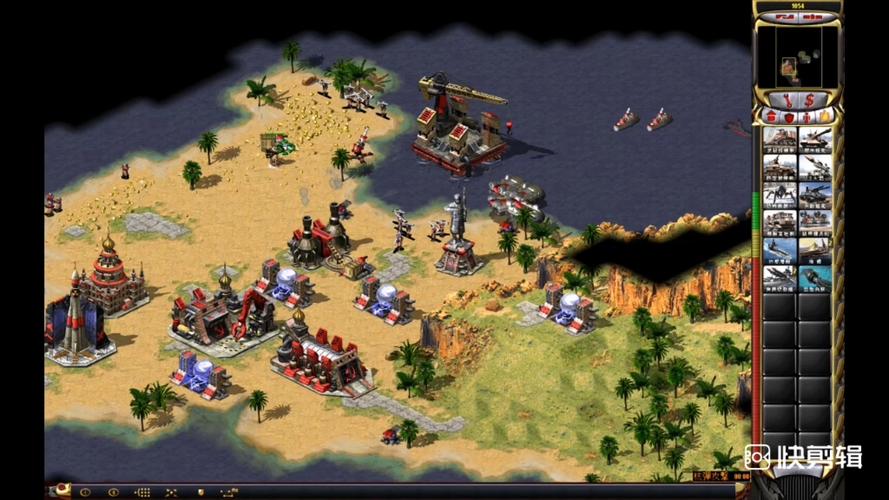Image resolution: width=889 pixels, height=500 pixels.
Task: Queue the V3 rocket launcher icon
Action: click(x=815, y=167)
